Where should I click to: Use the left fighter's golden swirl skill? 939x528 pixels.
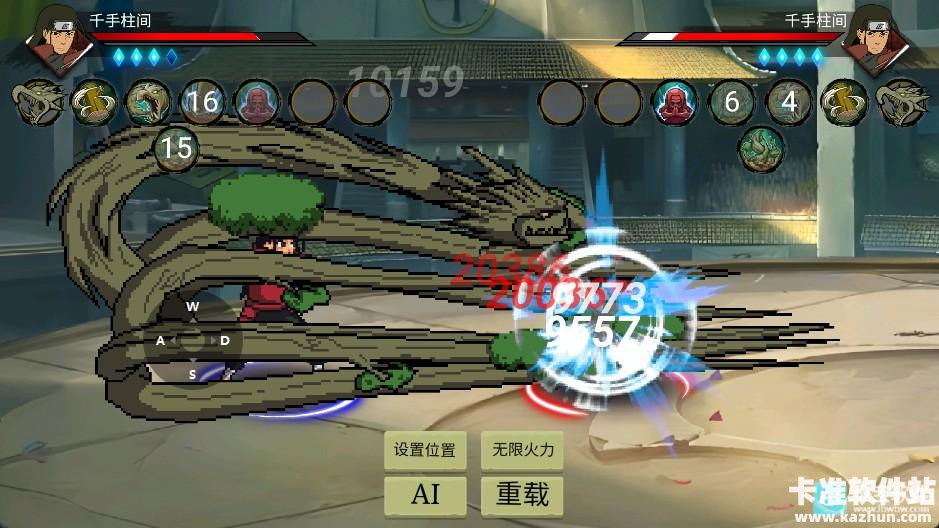[x=93, y=102]
